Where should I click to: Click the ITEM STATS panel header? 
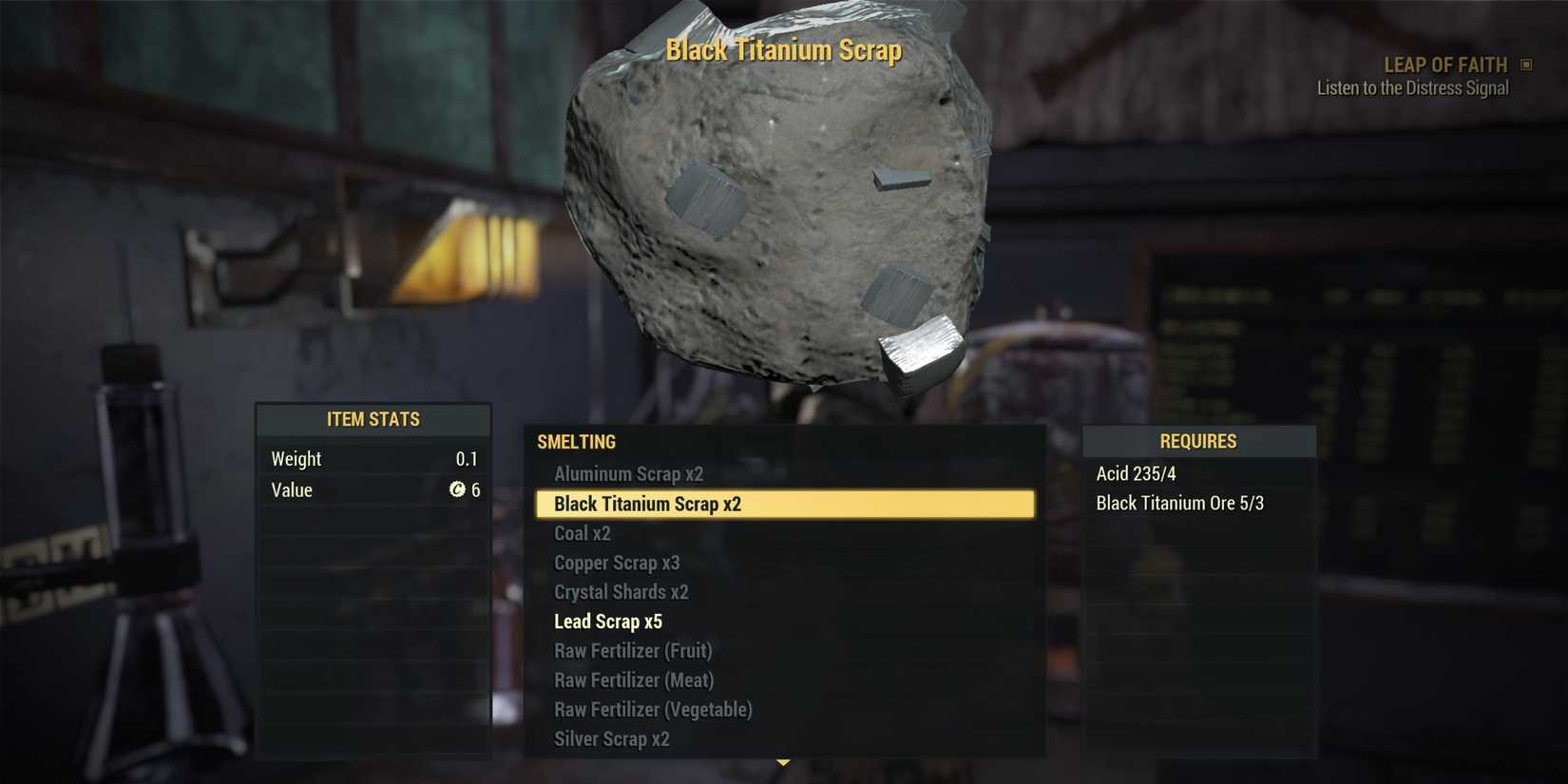373,418
